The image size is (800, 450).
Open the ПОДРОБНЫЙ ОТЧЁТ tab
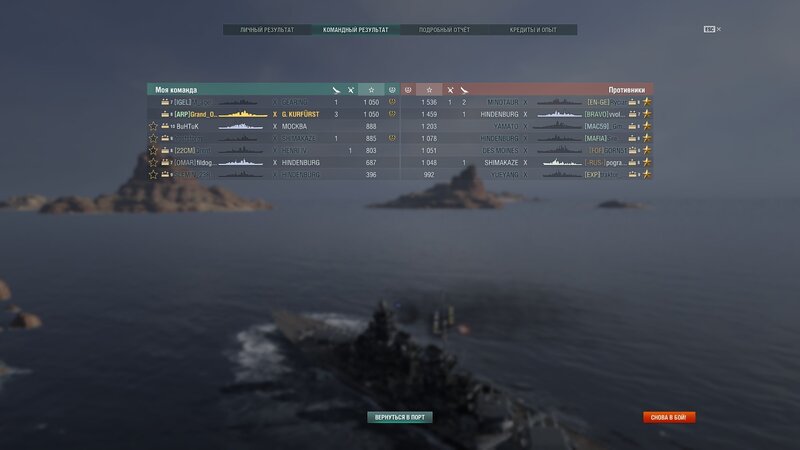pyautogui.click(x=444, y=30)
